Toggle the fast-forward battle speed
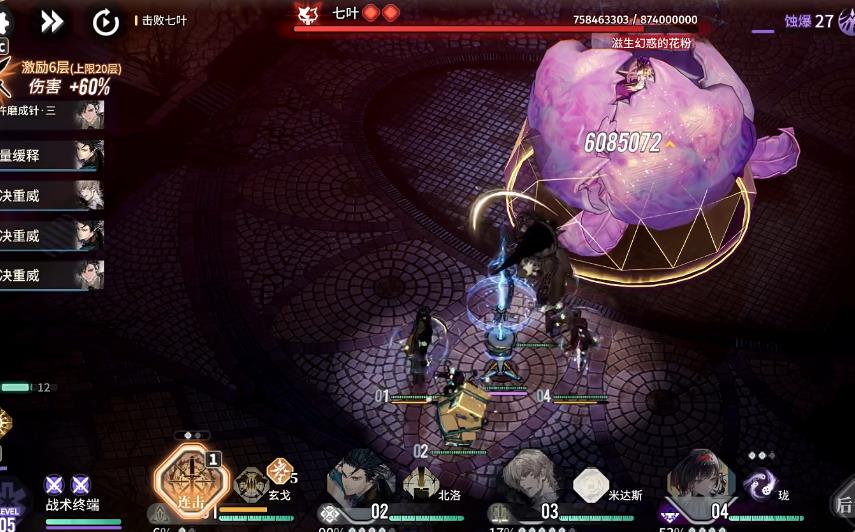This screenshot has width=855, height=532. [52, 21]
